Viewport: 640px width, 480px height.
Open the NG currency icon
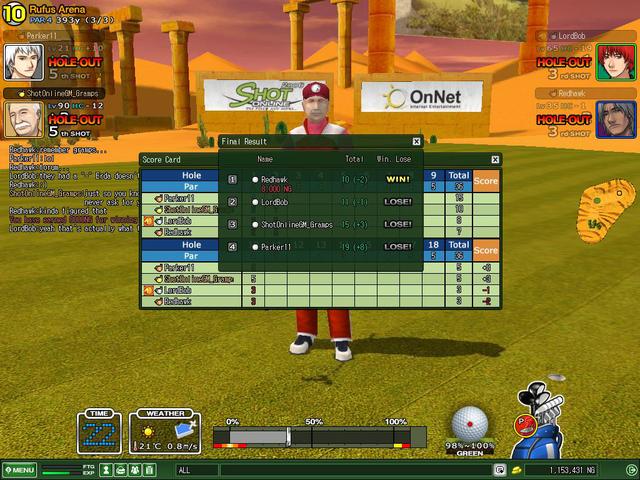[516, 470]
